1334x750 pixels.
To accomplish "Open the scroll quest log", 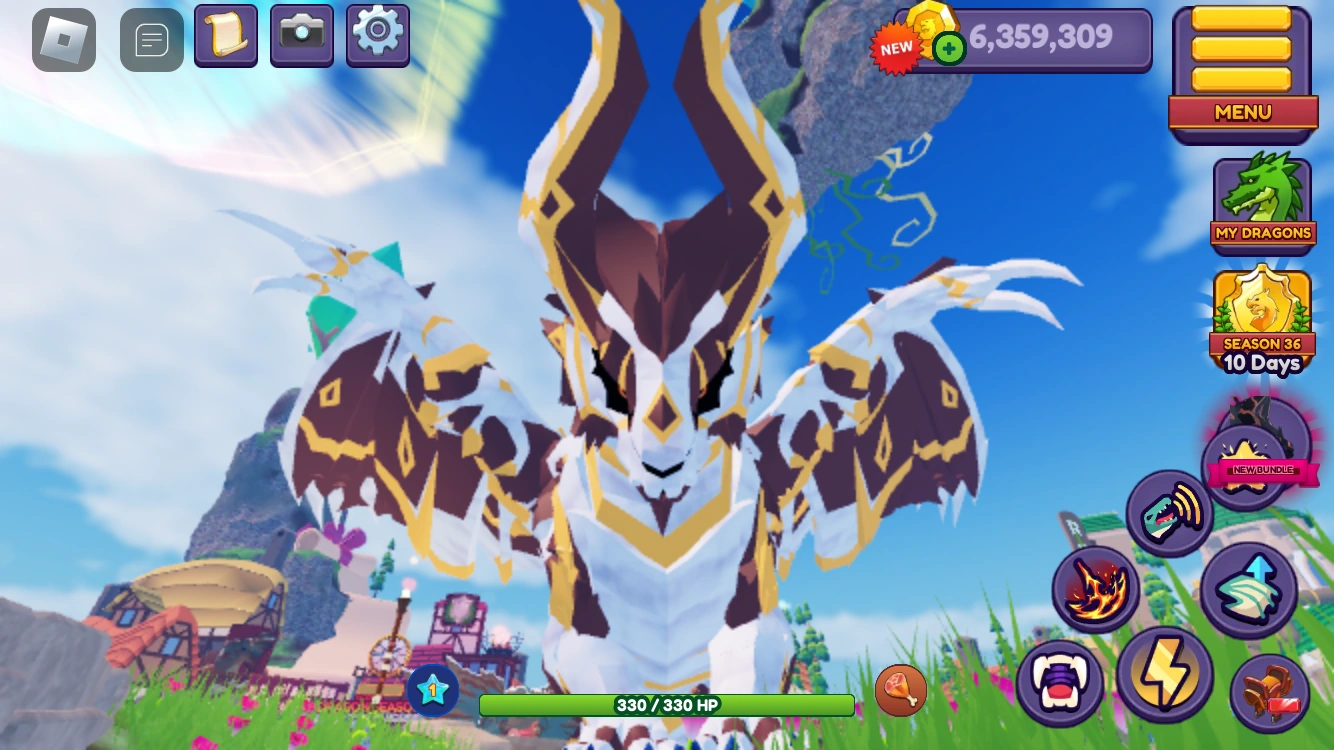I will pyautogui.click(x=225, y=36).
